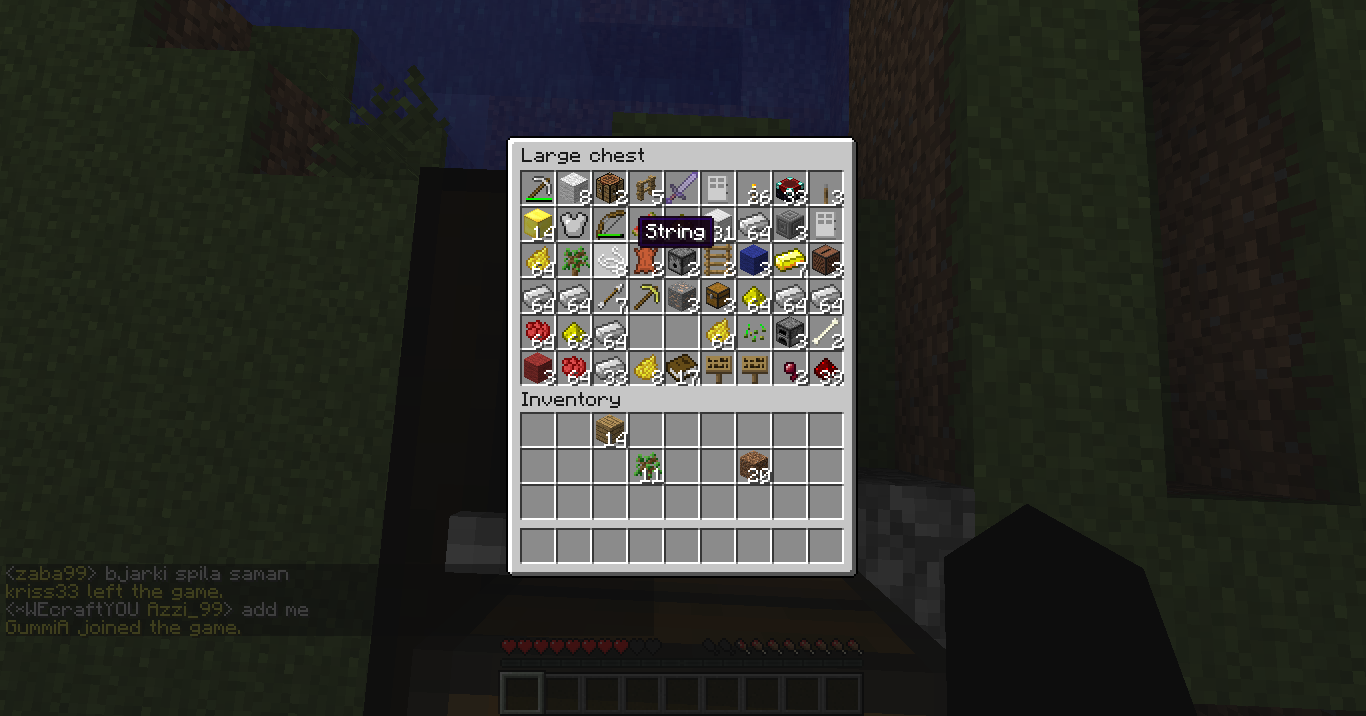Select the ladder stack

[x=718, y=261]
